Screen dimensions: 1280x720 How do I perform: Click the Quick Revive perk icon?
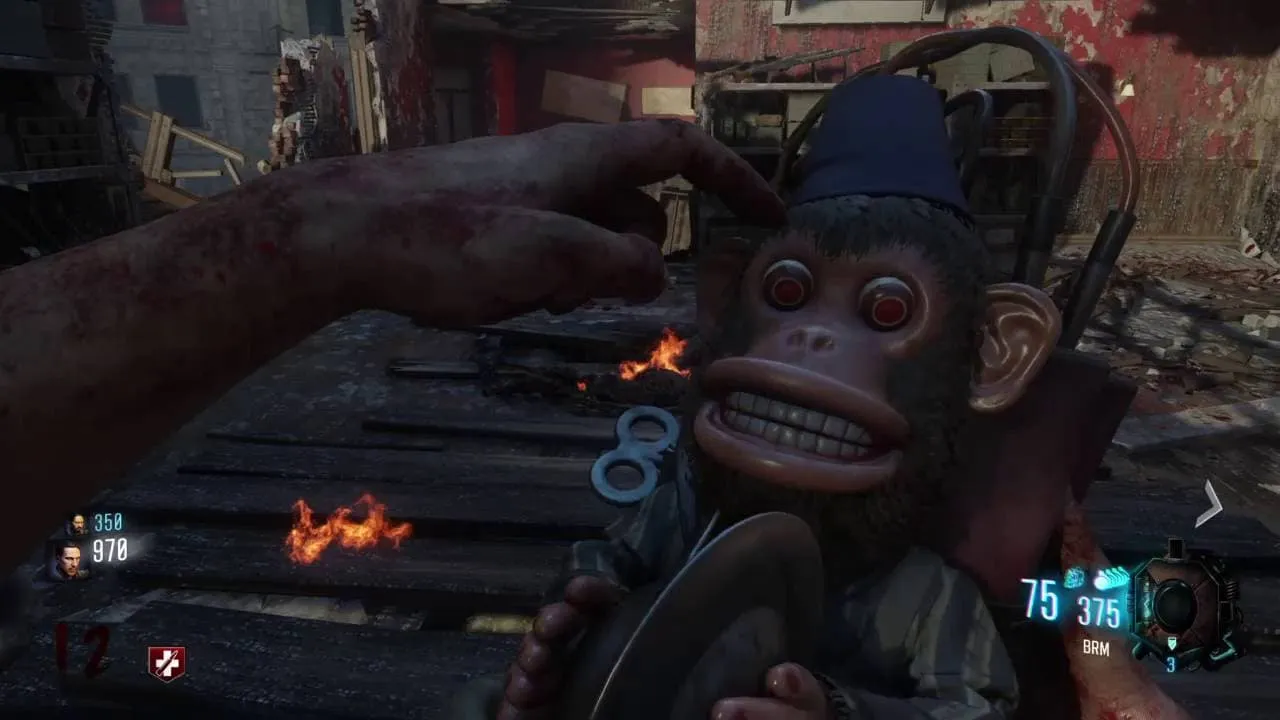click(166, 660)
